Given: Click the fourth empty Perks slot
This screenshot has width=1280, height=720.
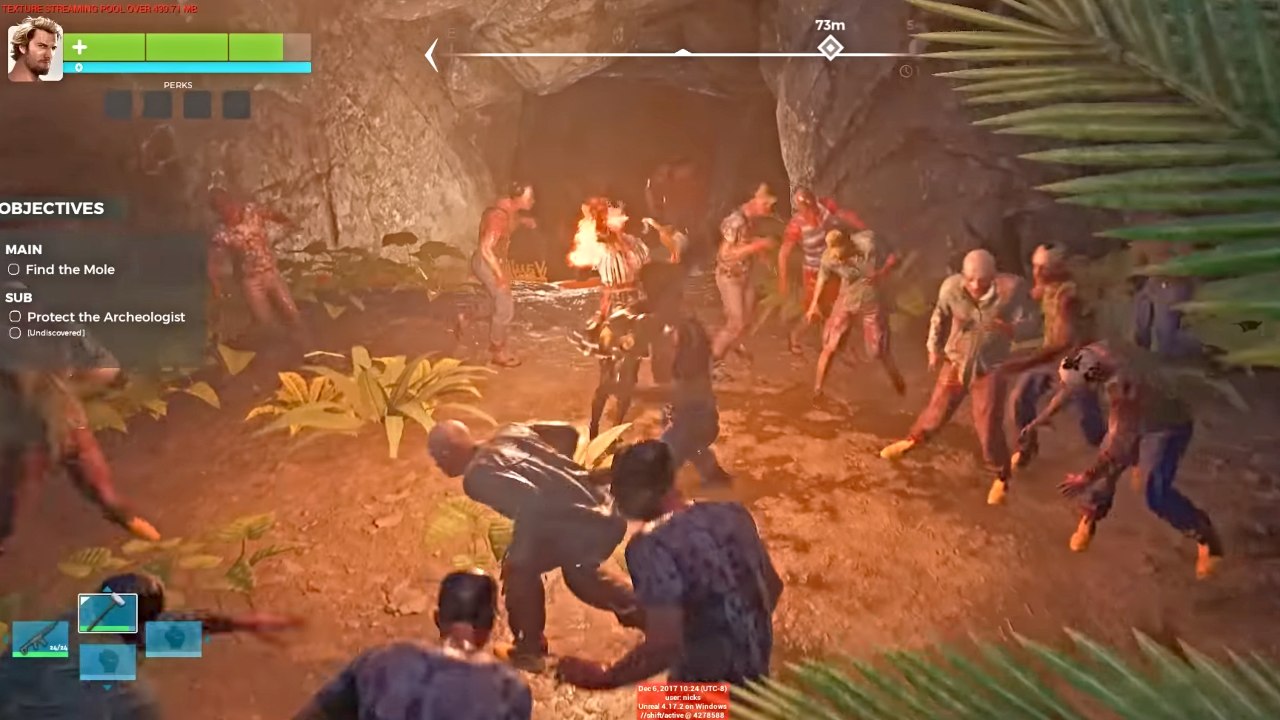Looking at the screenshot, I should coord(236,104).
